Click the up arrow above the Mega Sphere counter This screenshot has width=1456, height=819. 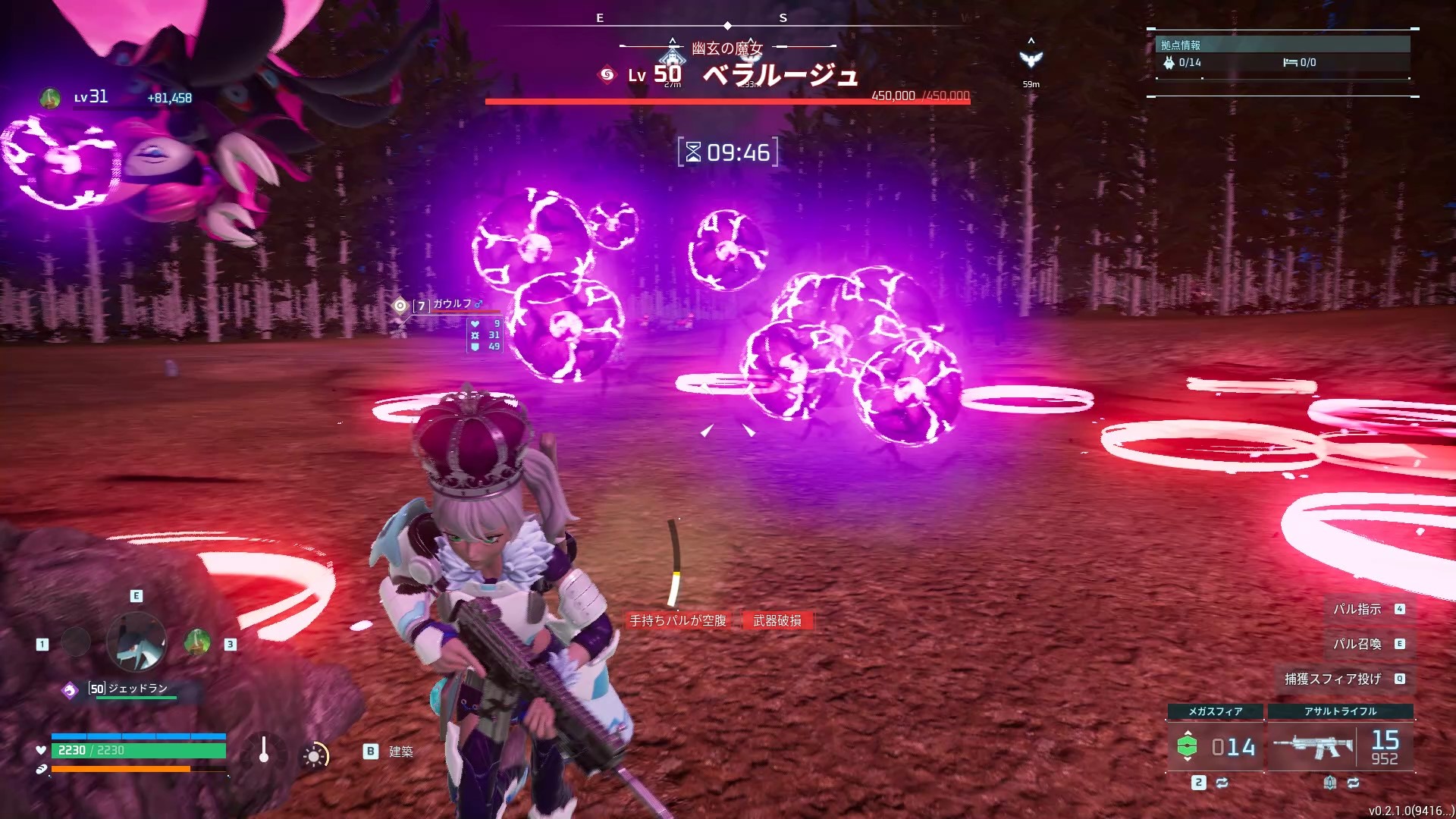(1188, 733)
